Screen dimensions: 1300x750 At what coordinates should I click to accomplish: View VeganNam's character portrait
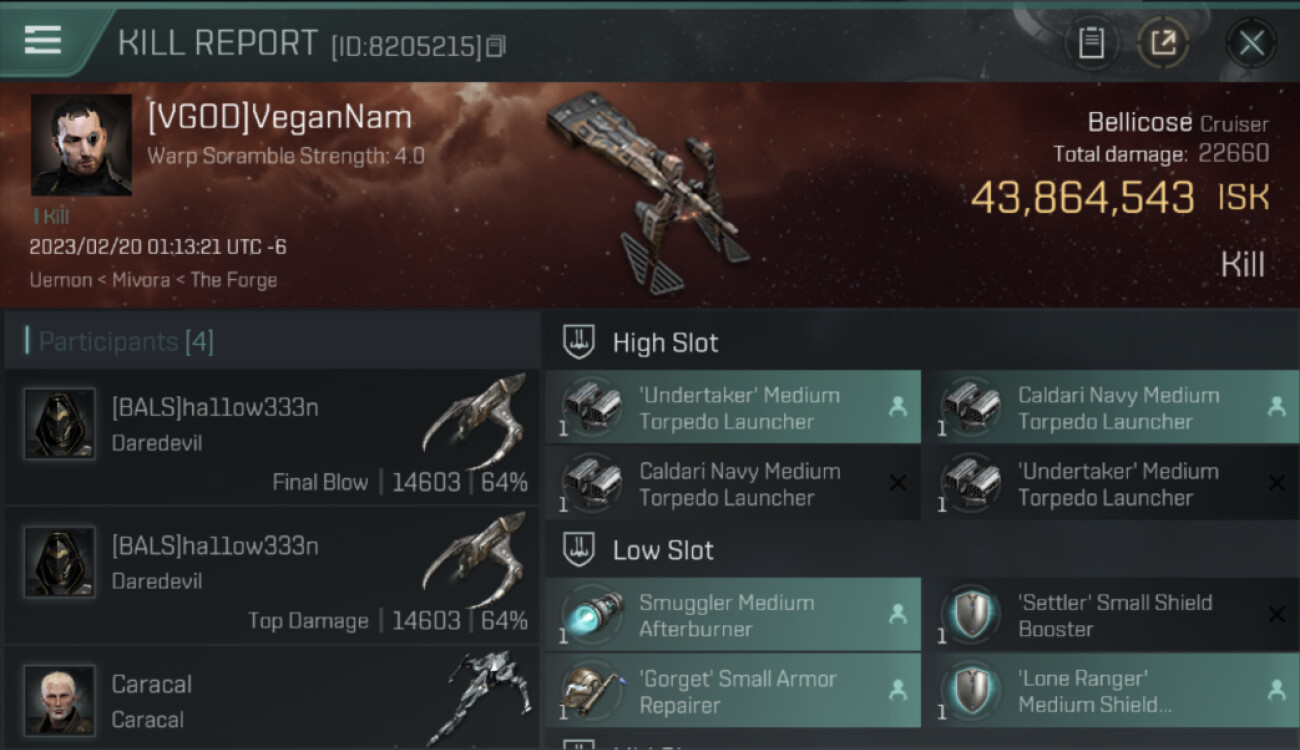click(x=81, y=145)
